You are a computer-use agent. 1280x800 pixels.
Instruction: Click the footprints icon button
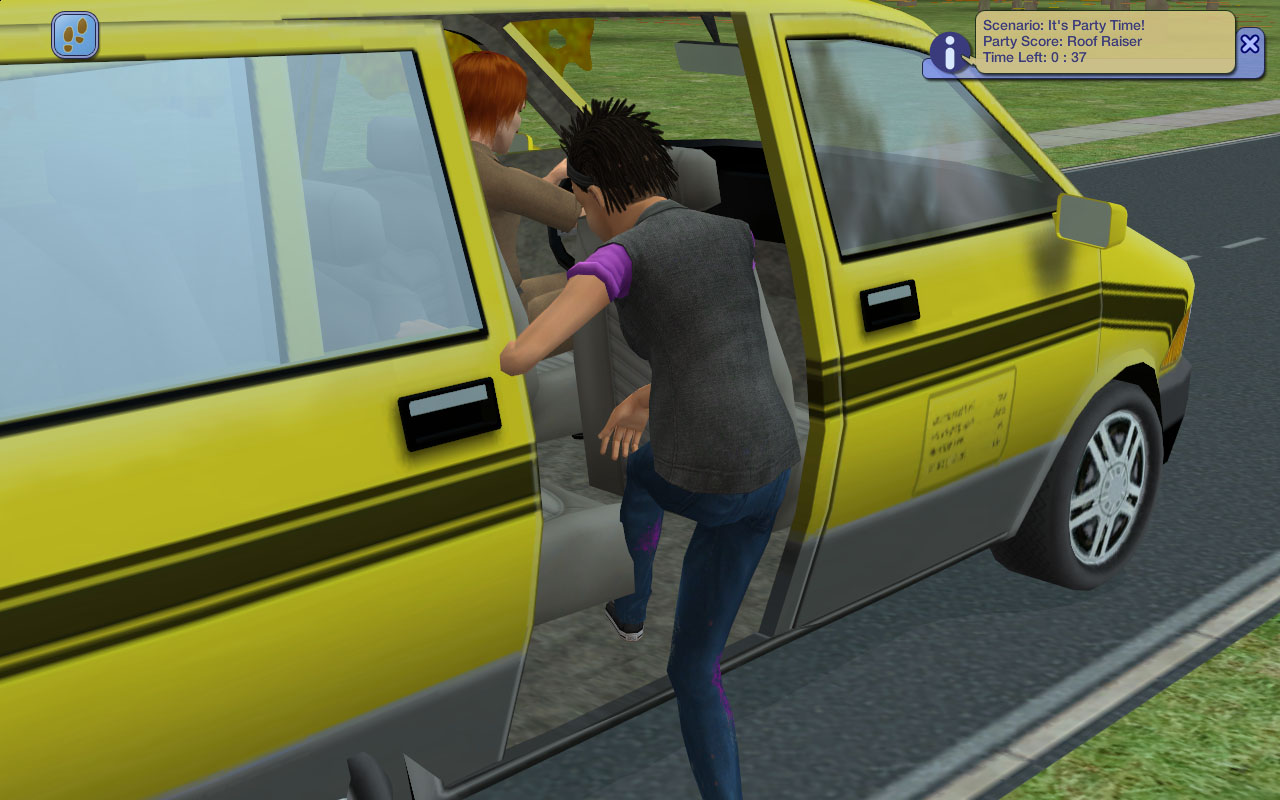(x=75, y=35)
